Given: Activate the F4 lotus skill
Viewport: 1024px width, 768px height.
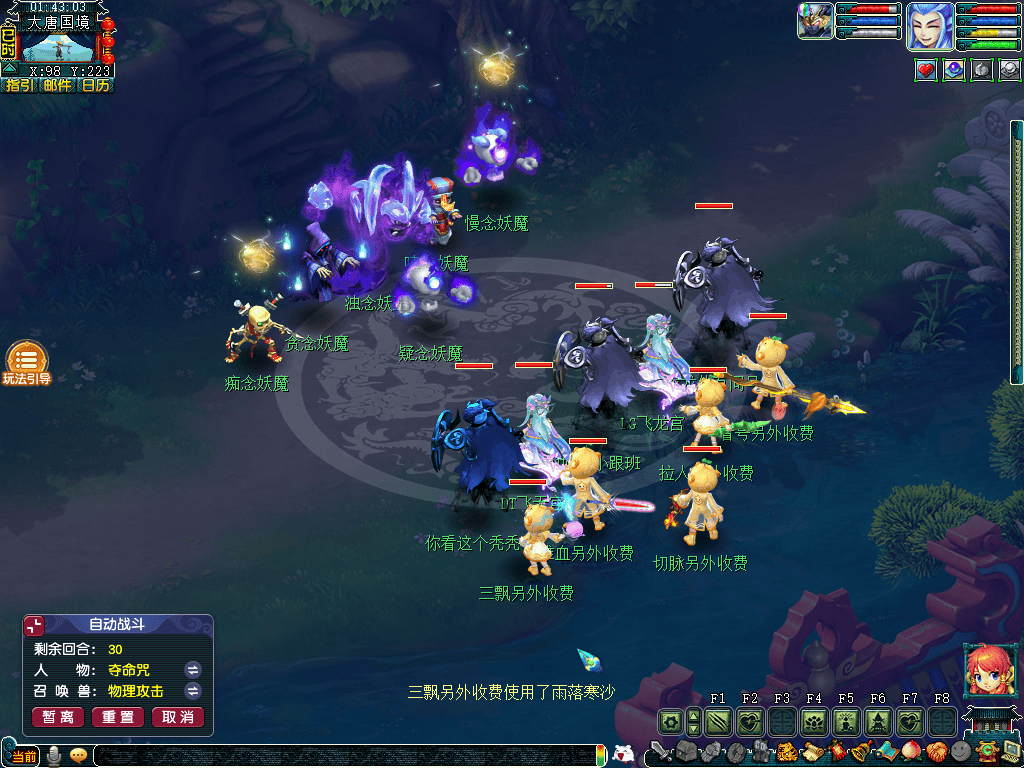Looking at the screenshot, I should click(814, 721).
